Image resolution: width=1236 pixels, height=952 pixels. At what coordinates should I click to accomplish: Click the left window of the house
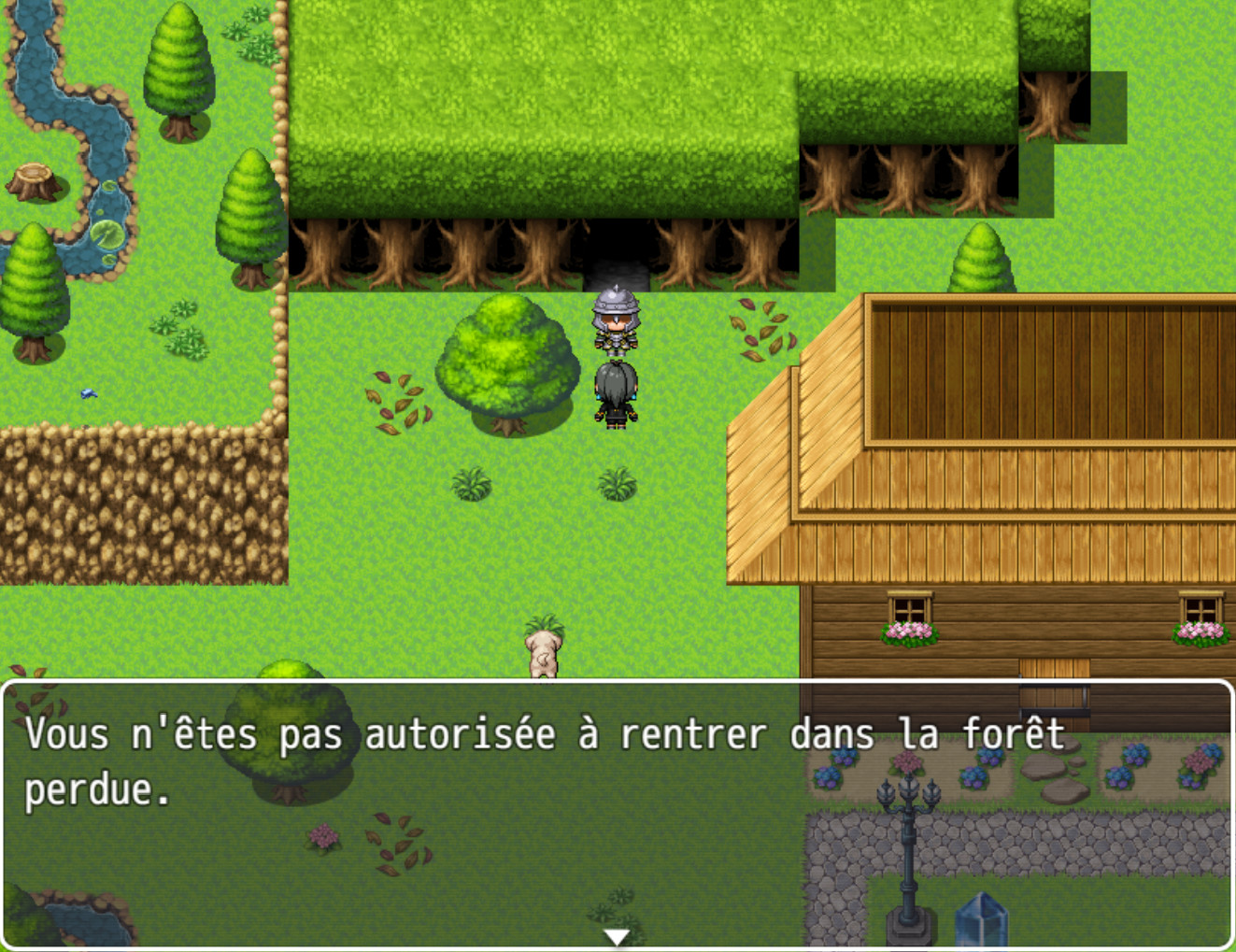(x=907, y=607)
